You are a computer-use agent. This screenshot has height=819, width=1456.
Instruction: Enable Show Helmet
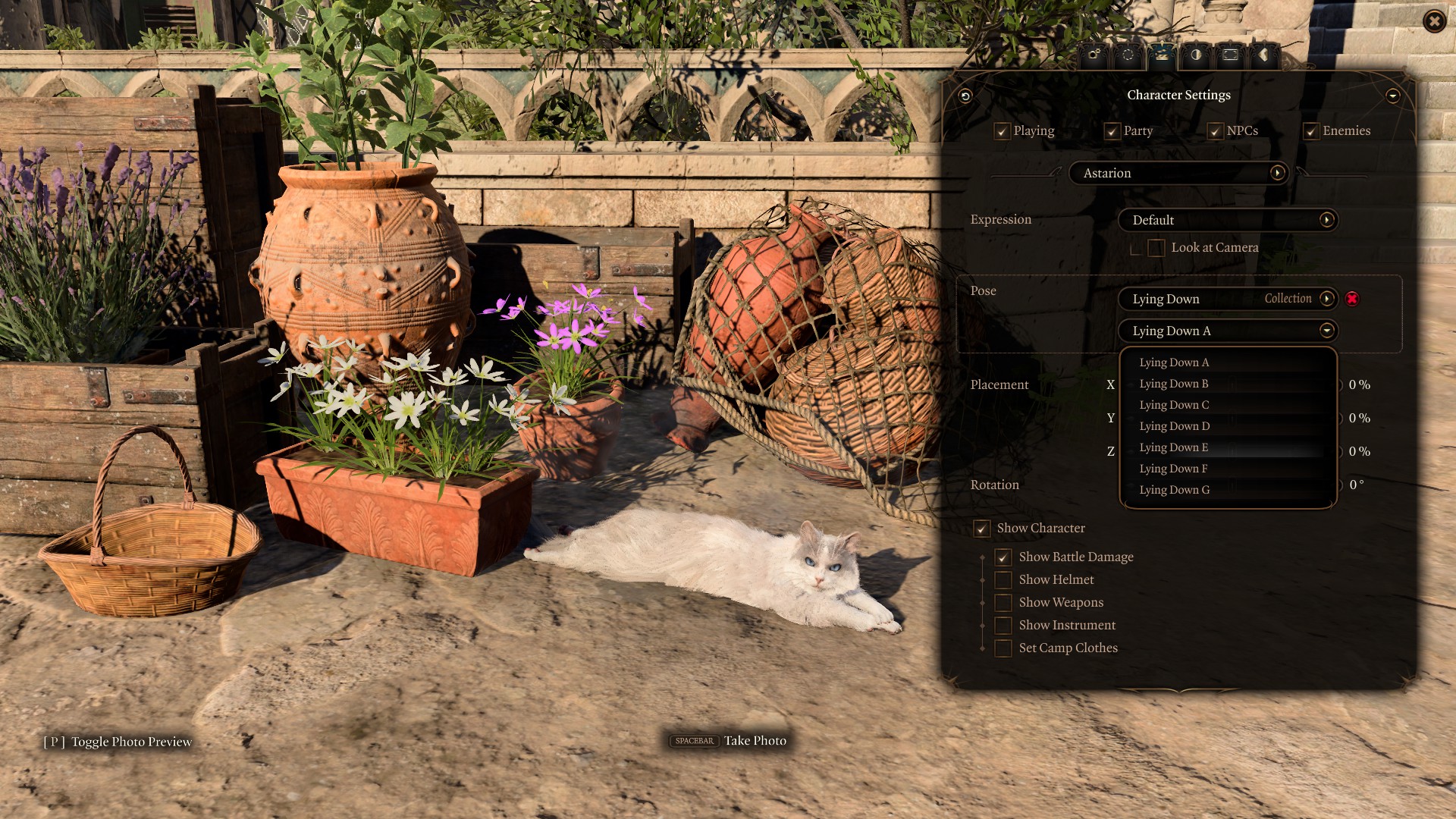1003,580
